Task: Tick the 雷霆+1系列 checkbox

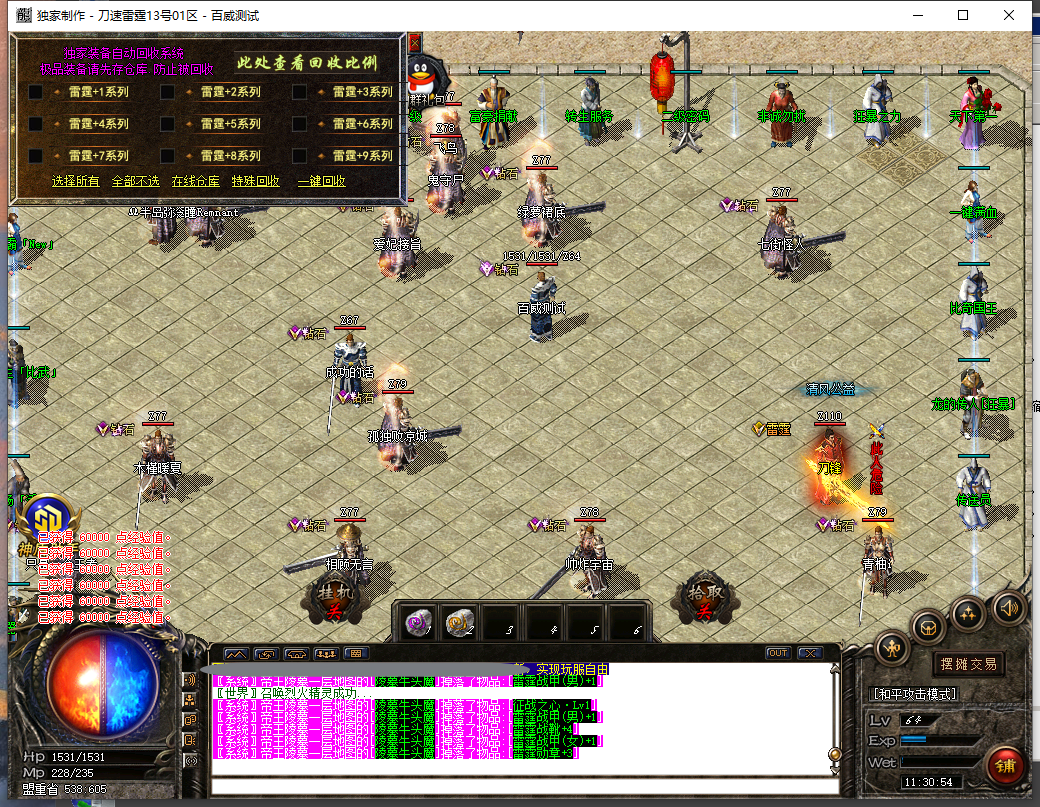Action: coord(36,92)
